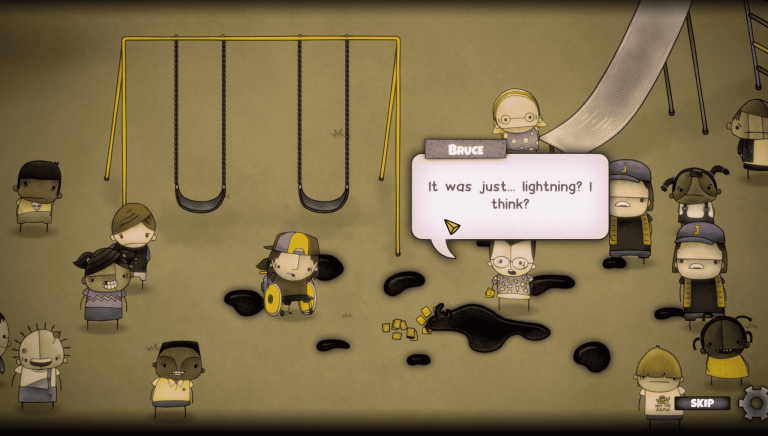Open settings via the gear icon
The height and width of the screenshot is (436, 768).
755,402
